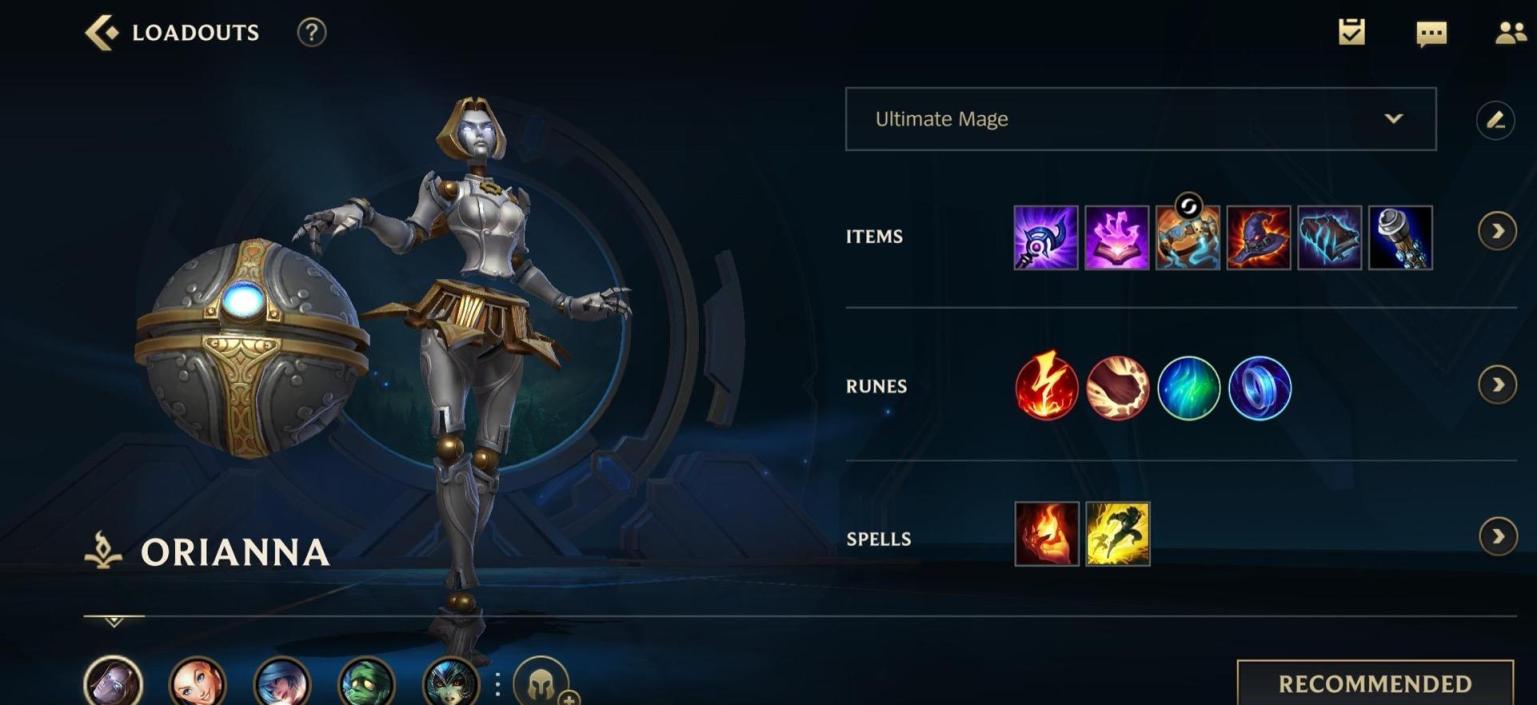Open the Spells section arrow
The height and width of the screenshot is (705, 1537).
1496,537
